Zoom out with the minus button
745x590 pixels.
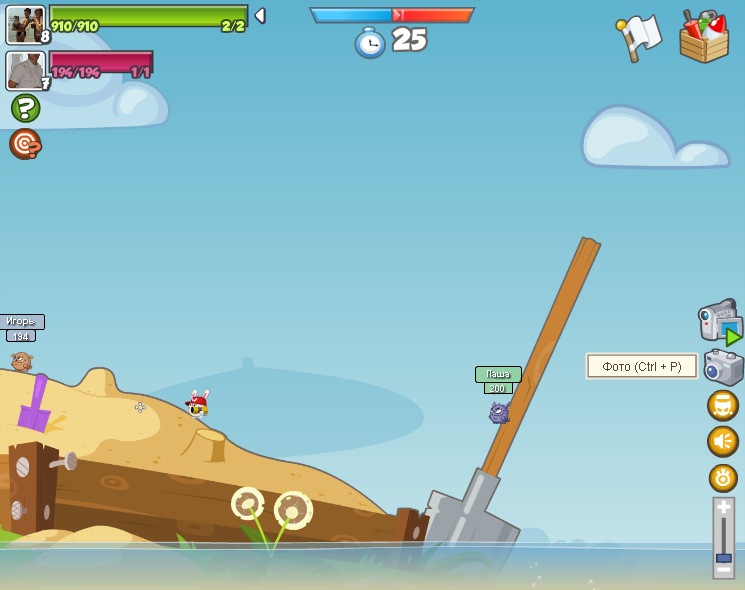click(723, 571)
